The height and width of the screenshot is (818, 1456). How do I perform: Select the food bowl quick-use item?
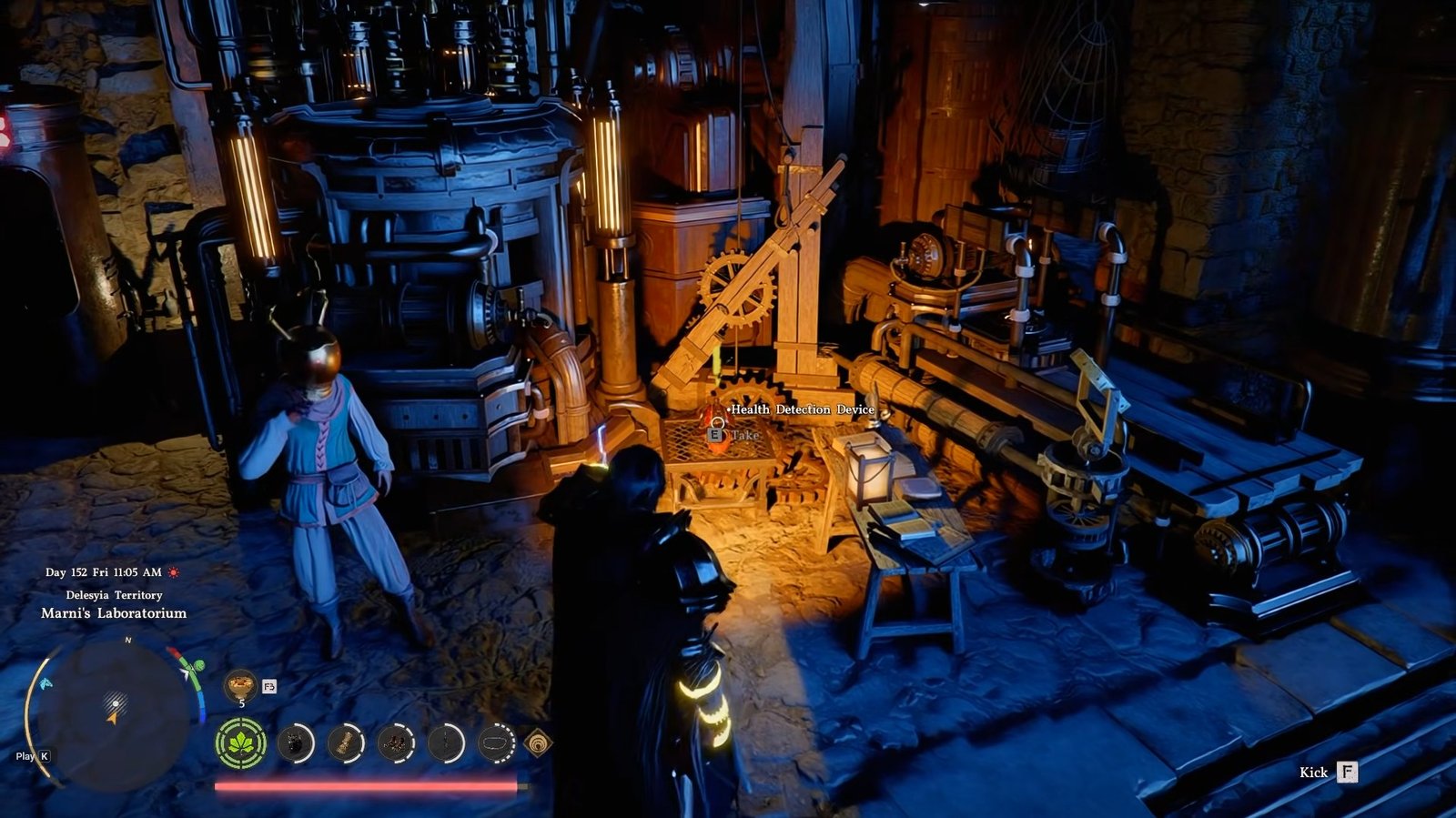click(240, 683)
